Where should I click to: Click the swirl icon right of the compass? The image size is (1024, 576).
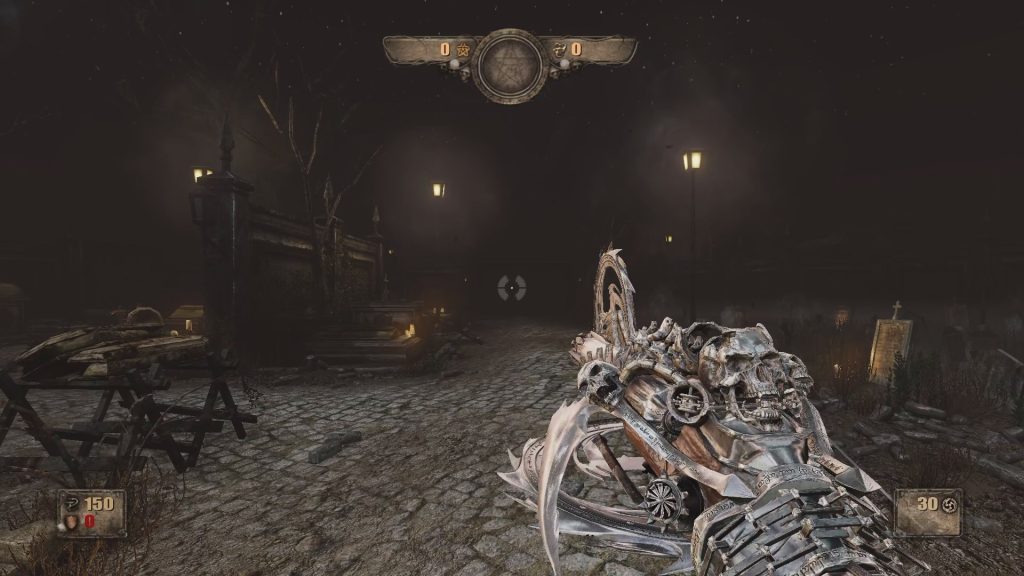pyautogui.click(x=559, y=48)
